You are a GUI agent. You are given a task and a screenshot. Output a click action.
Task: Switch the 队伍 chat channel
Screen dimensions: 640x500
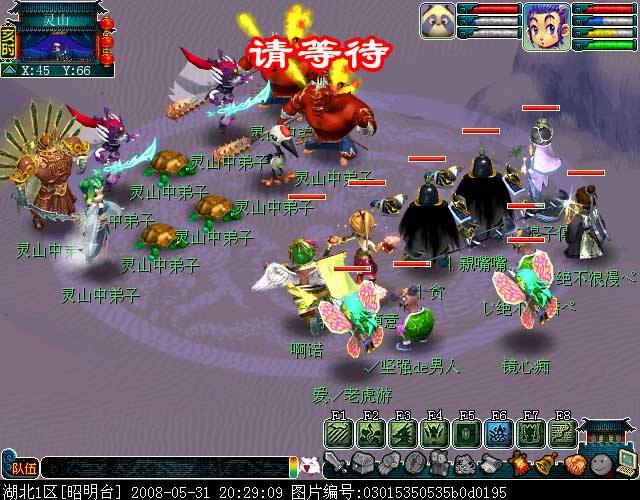pyautogui.click(x=20, y=467)
